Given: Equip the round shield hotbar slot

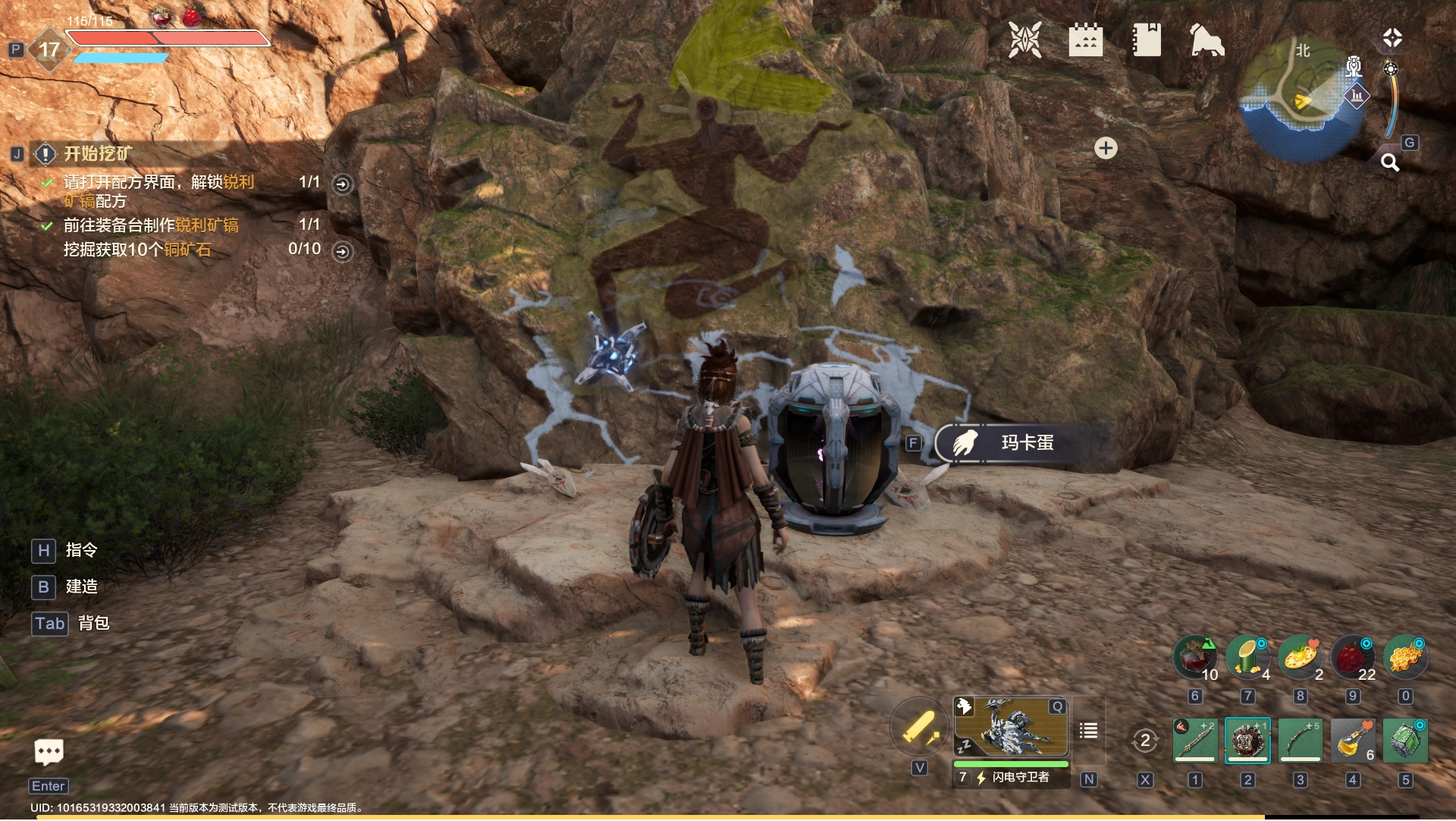Looking at the screenshot, I should (x=1247, y=740).
